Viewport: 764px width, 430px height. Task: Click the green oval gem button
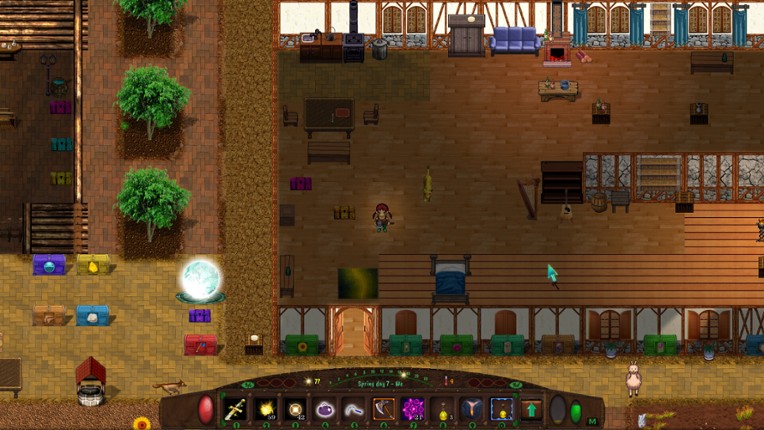[x=575, y=410]
